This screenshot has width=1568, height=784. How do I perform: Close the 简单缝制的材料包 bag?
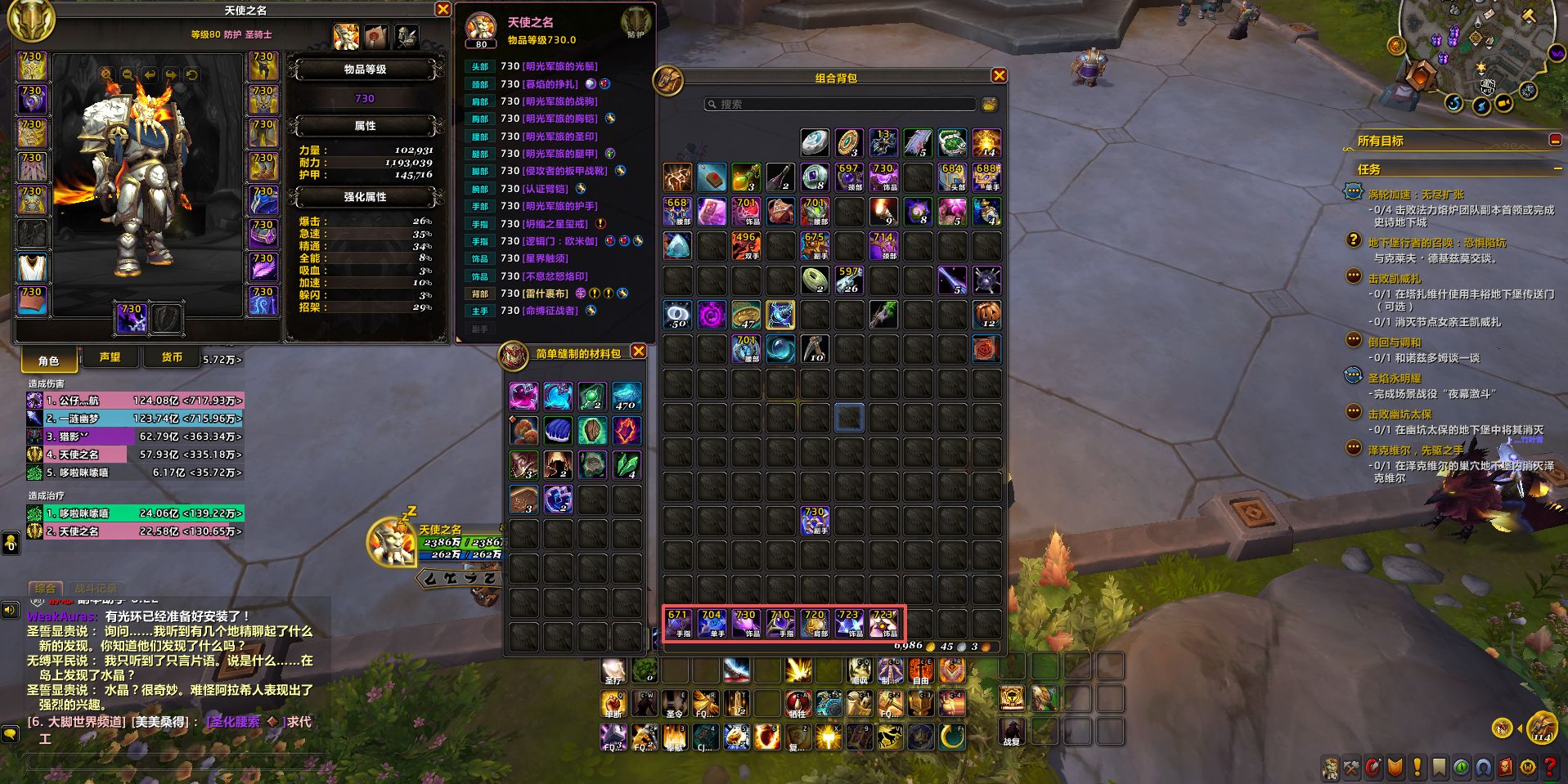click(x=639, y=352)
